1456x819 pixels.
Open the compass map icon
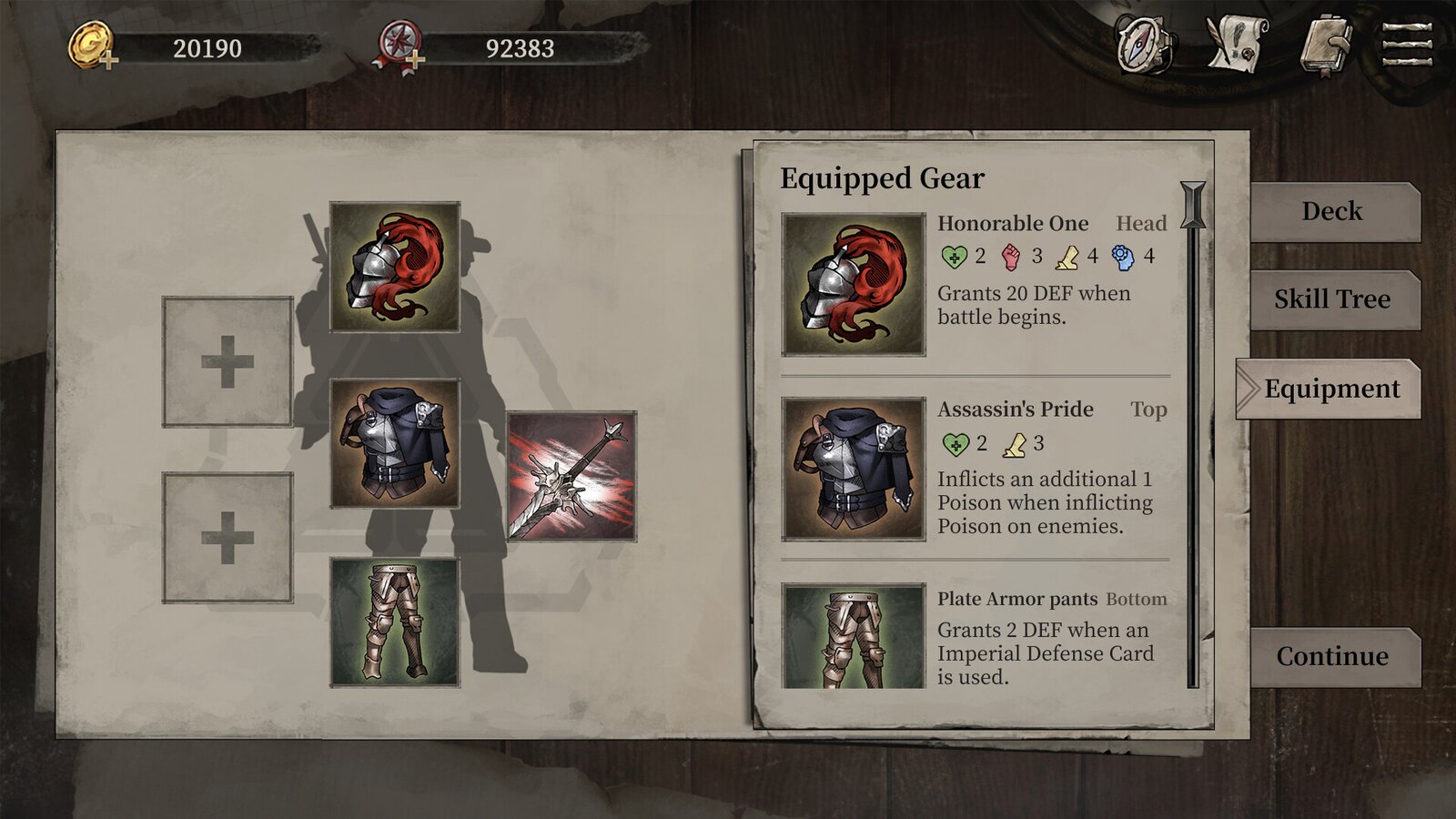[1144, 45]
